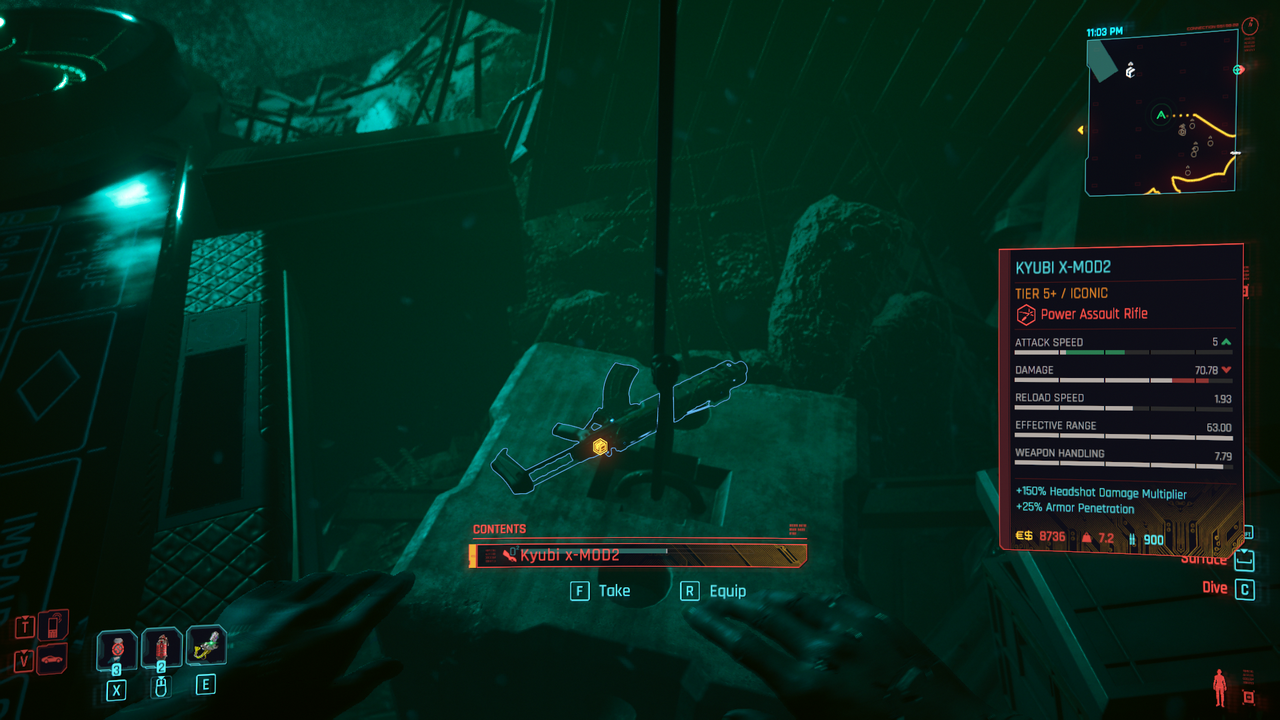Choose the Take option for the loot
The image size is (1280, 720).
coord(601,591)
